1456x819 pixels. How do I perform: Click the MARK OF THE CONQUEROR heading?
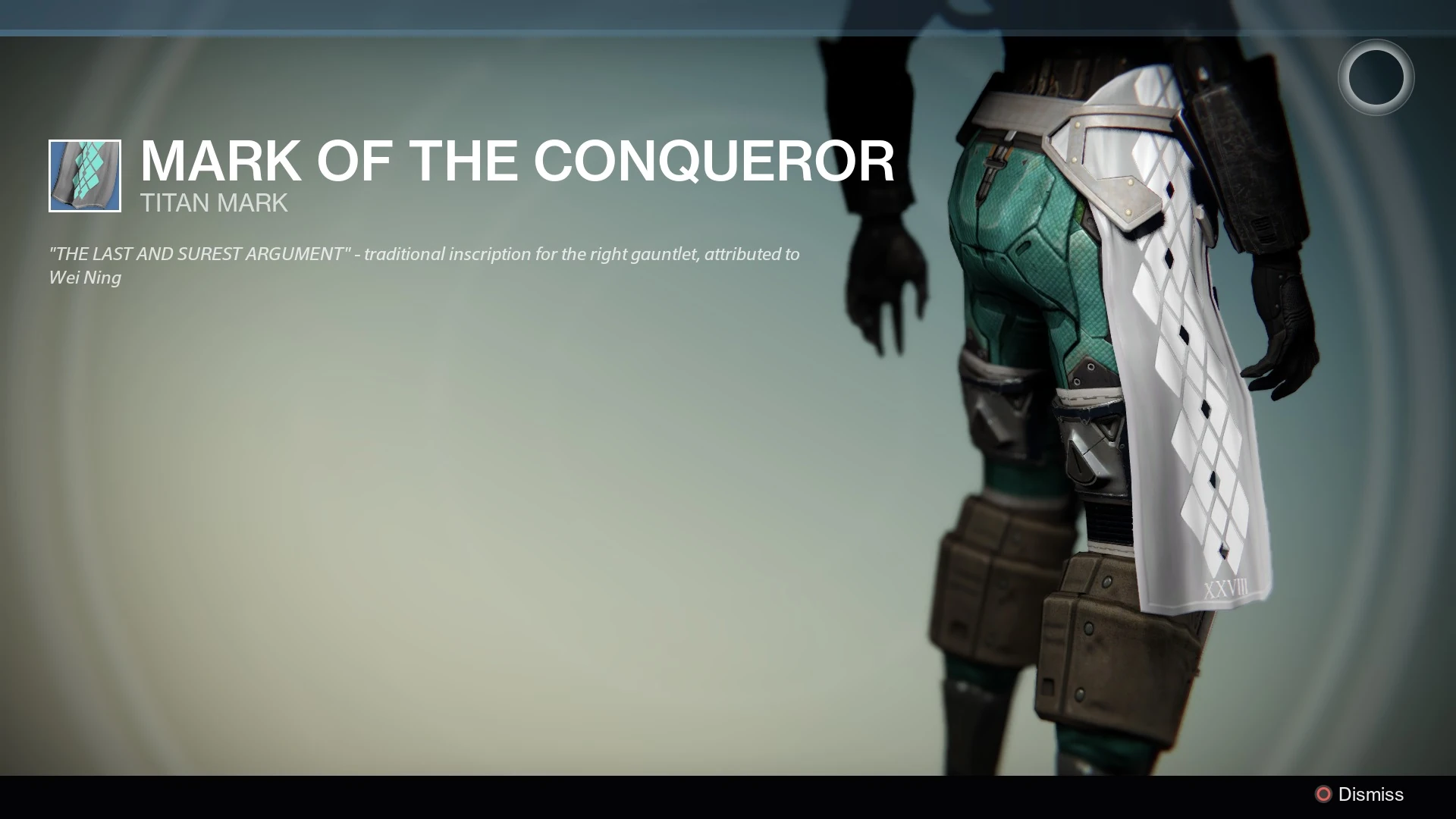pyautogui.click(x=518, y=161)
